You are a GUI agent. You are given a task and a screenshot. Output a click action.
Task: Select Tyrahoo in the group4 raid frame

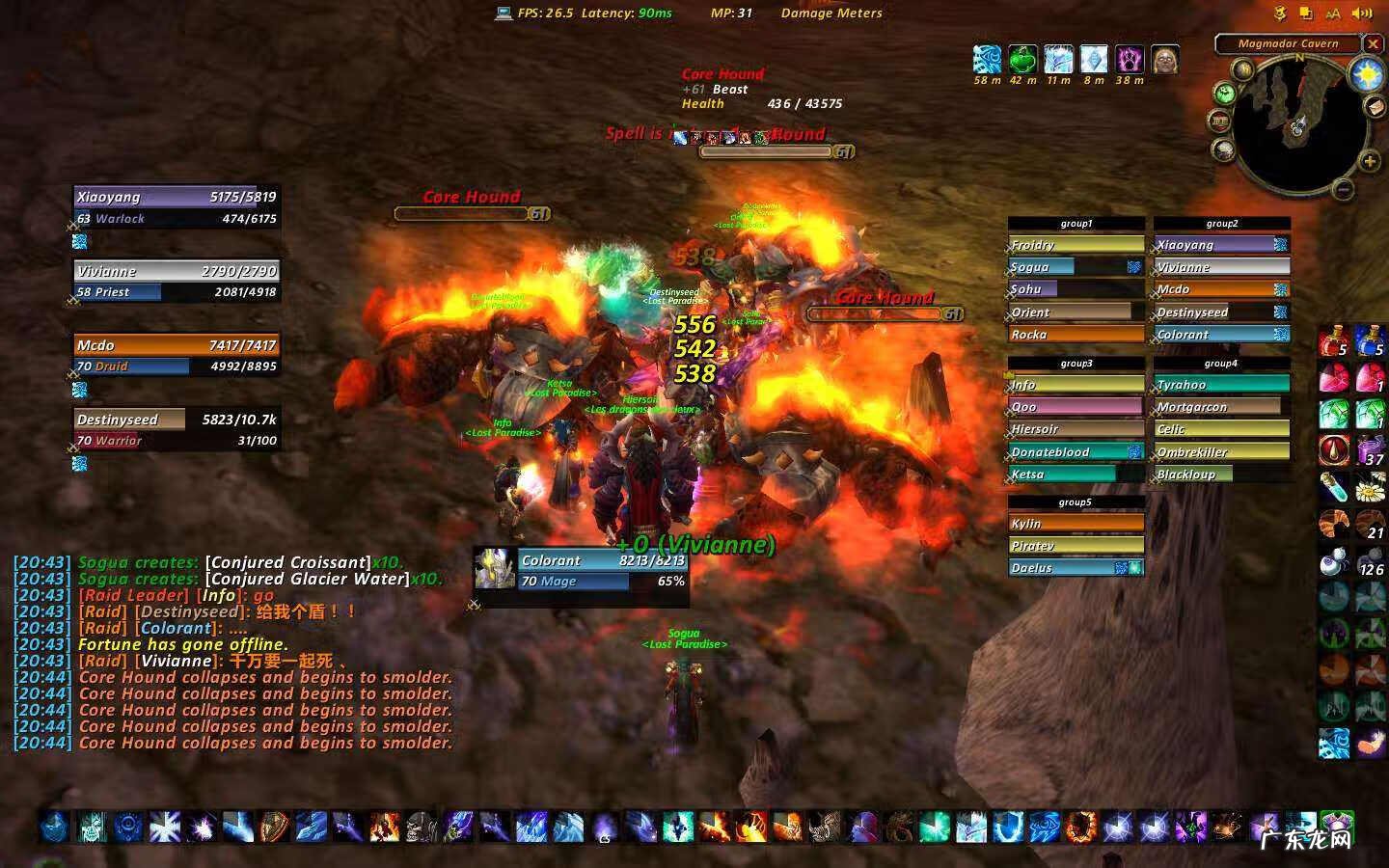tap(1221, 385)
